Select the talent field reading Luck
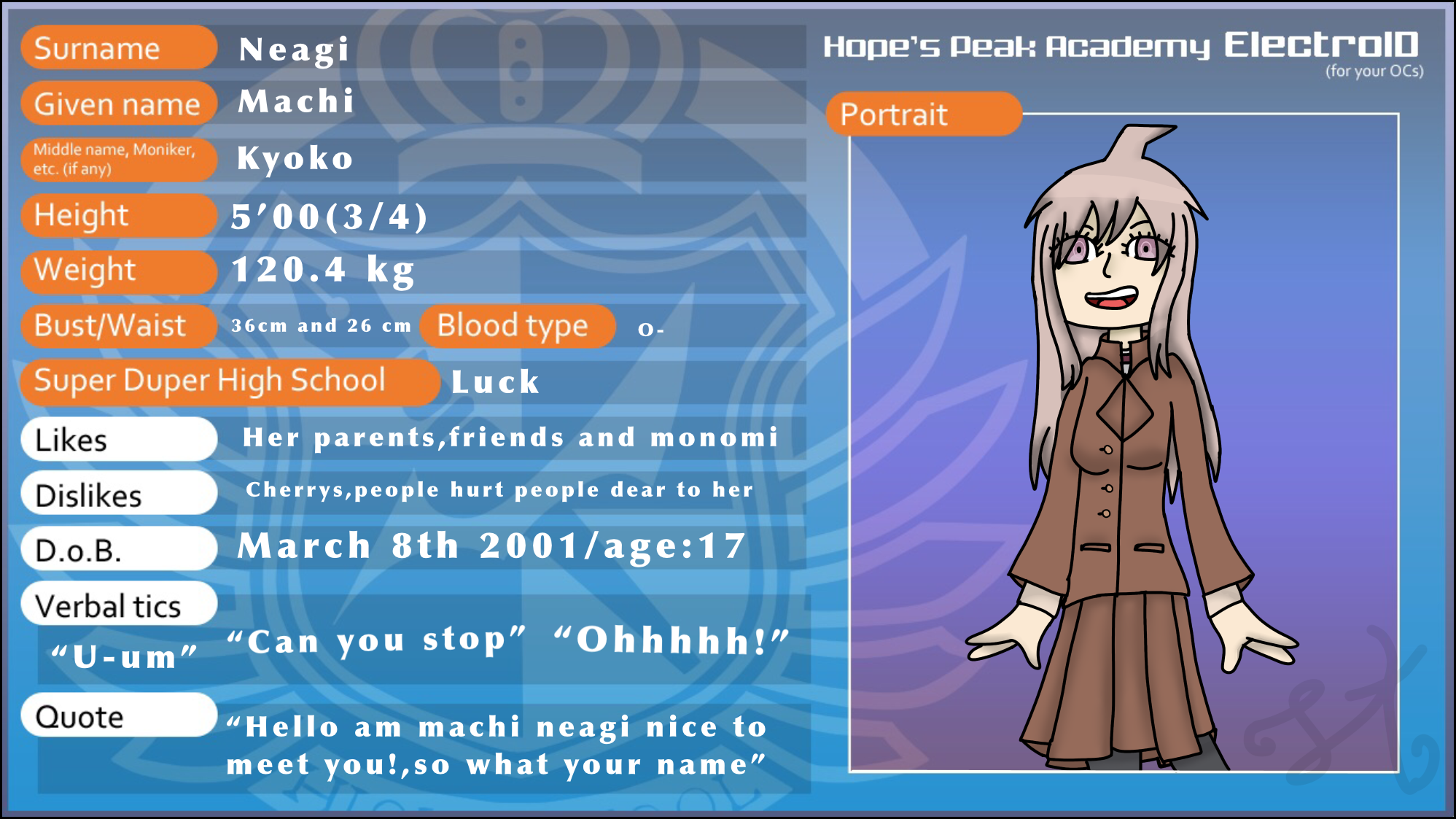Image resolution: width=1456 pixels, height=819 pixels. (x=495, y=382)
